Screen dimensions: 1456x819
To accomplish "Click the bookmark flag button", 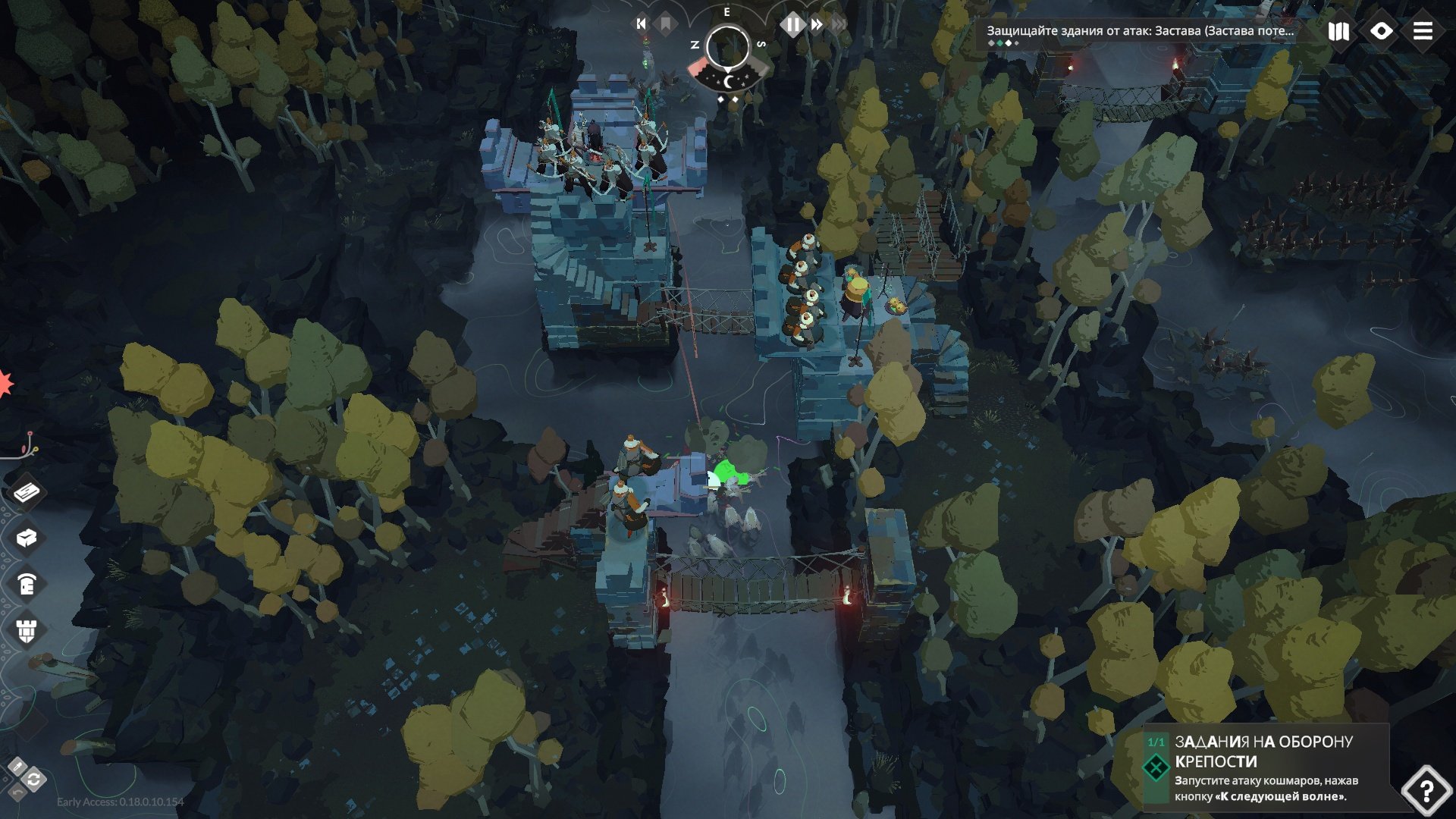I will click(665, 24).
